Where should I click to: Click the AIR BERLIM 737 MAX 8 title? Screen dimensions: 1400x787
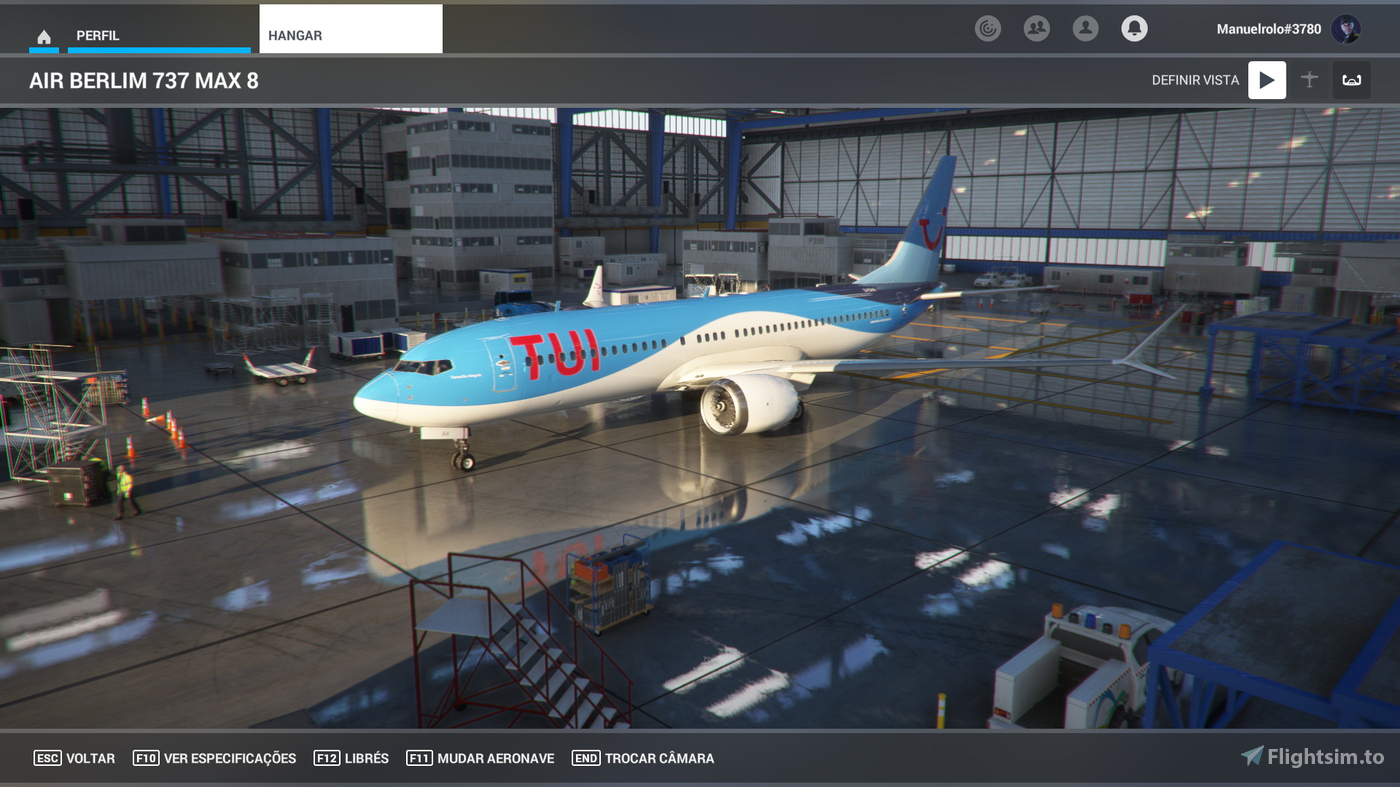142,80
